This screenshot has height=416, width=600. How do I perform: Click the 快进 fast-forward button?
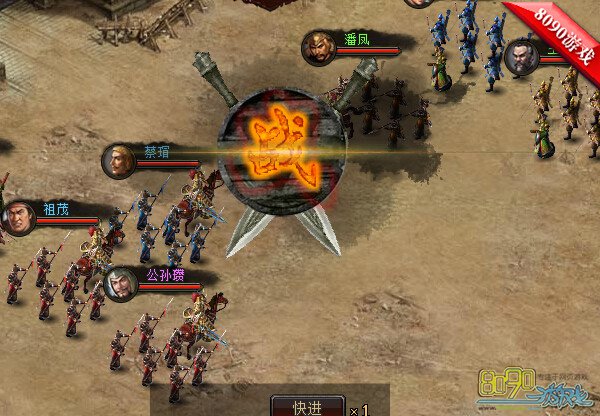pos(307,406)
